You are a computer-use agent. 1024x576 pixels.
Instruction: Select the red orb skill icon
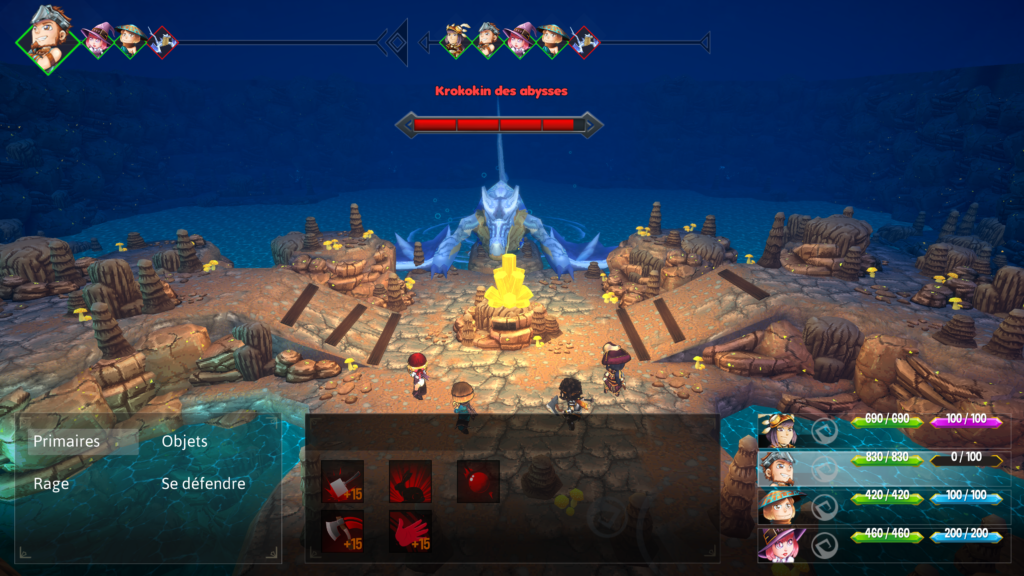coord(478,481)
